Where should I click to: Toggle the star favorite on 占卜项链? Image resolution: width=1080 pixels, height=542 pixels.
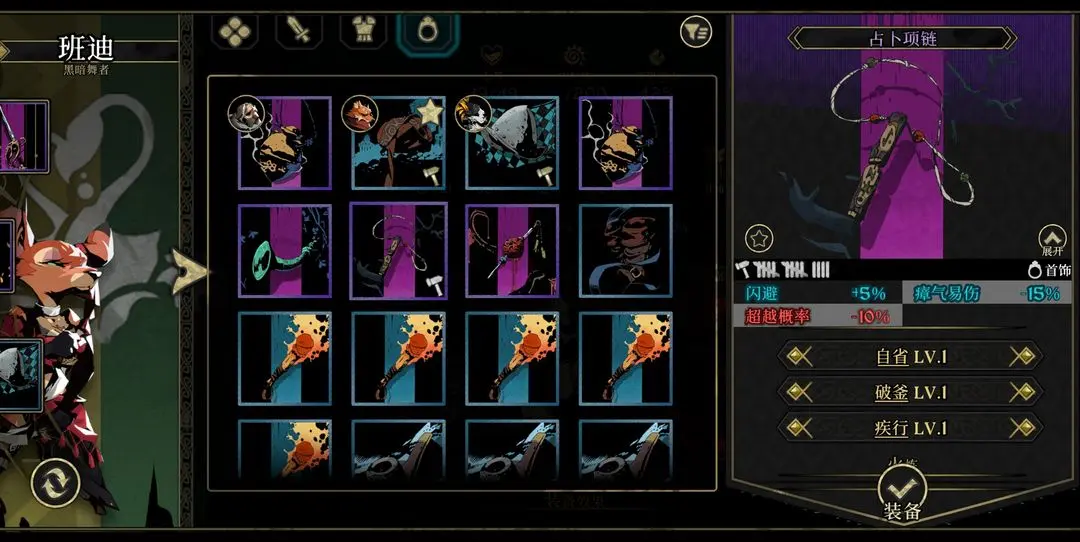tap(760, 239)
